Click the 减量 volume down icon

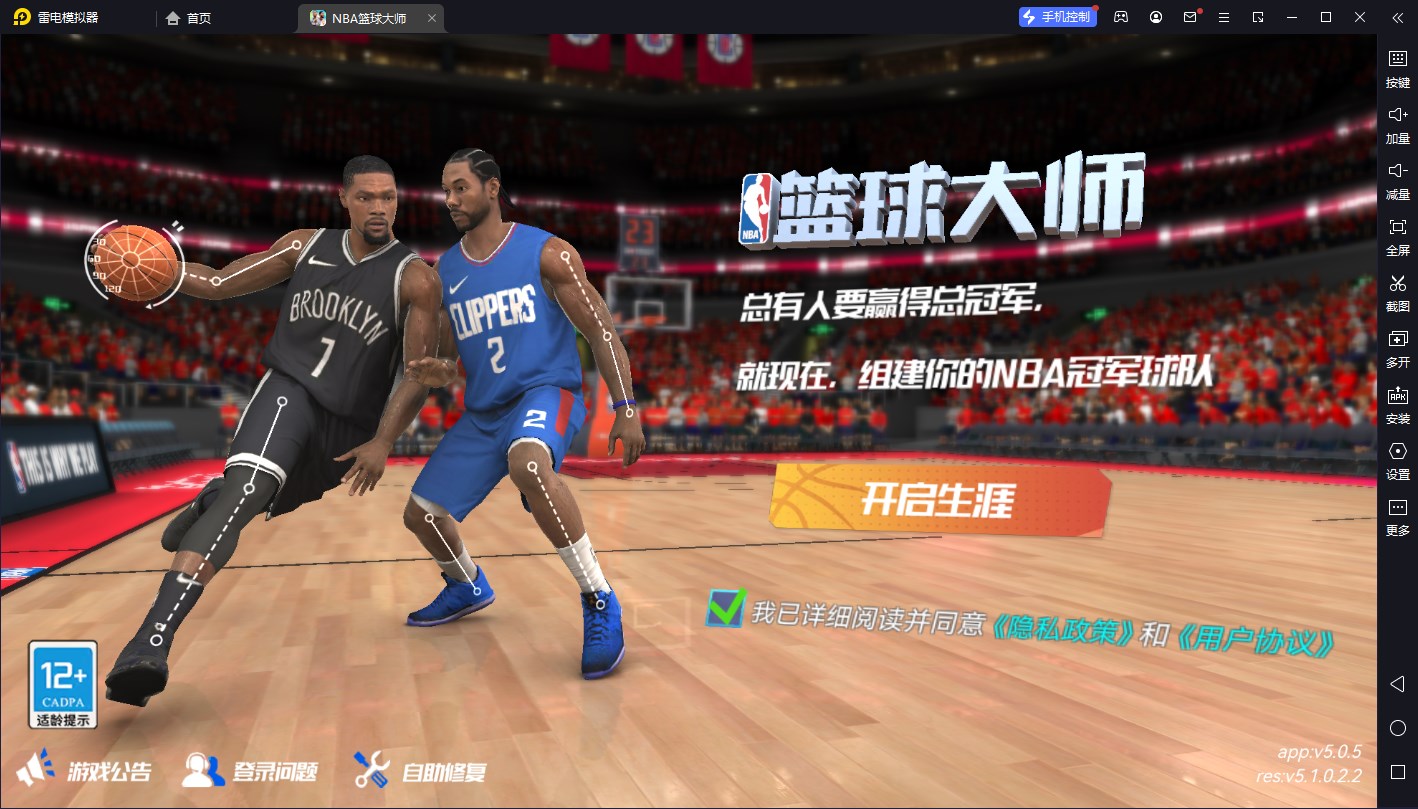[x=1397, y=181]
